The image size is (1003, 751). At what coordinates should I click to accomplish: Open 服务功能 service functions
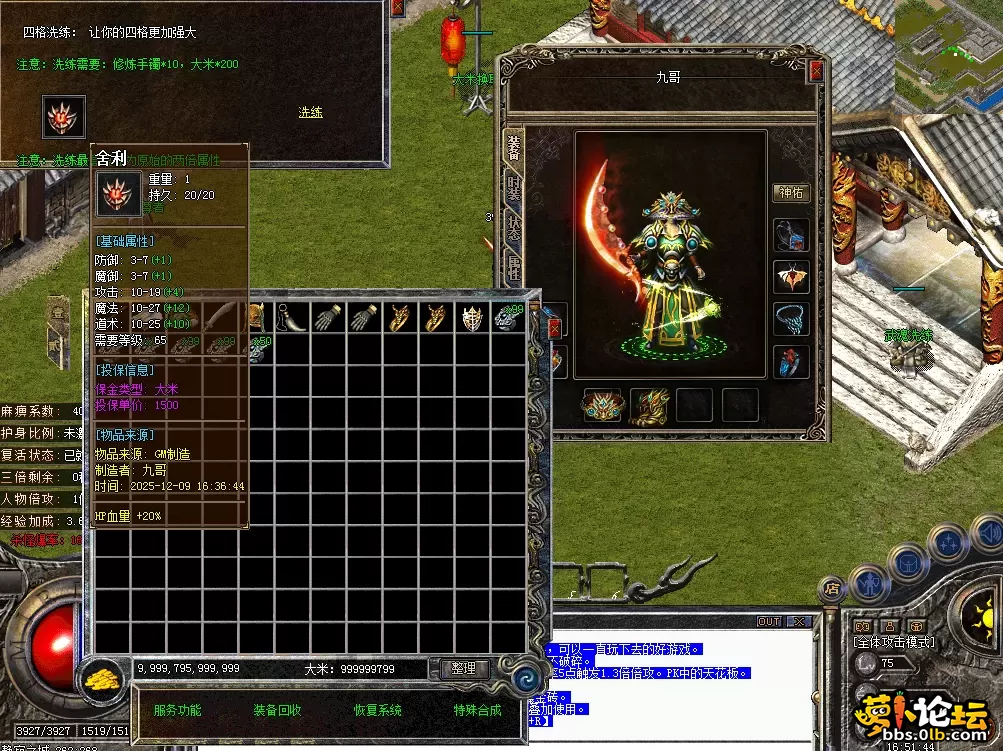177,710
